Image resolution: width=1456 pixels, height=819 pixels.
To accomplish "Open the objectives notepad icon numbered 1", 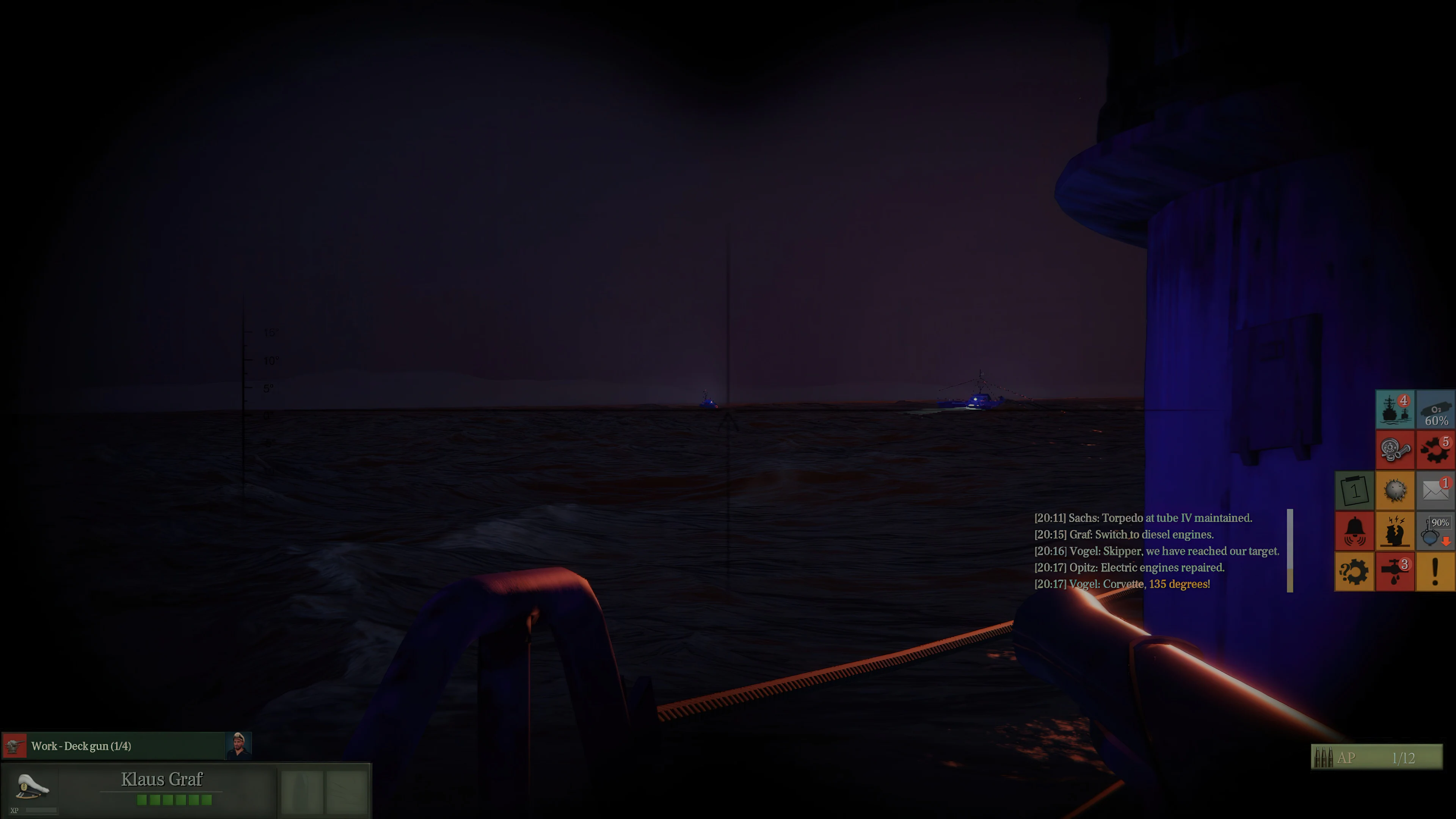I will coord(1354,490).
